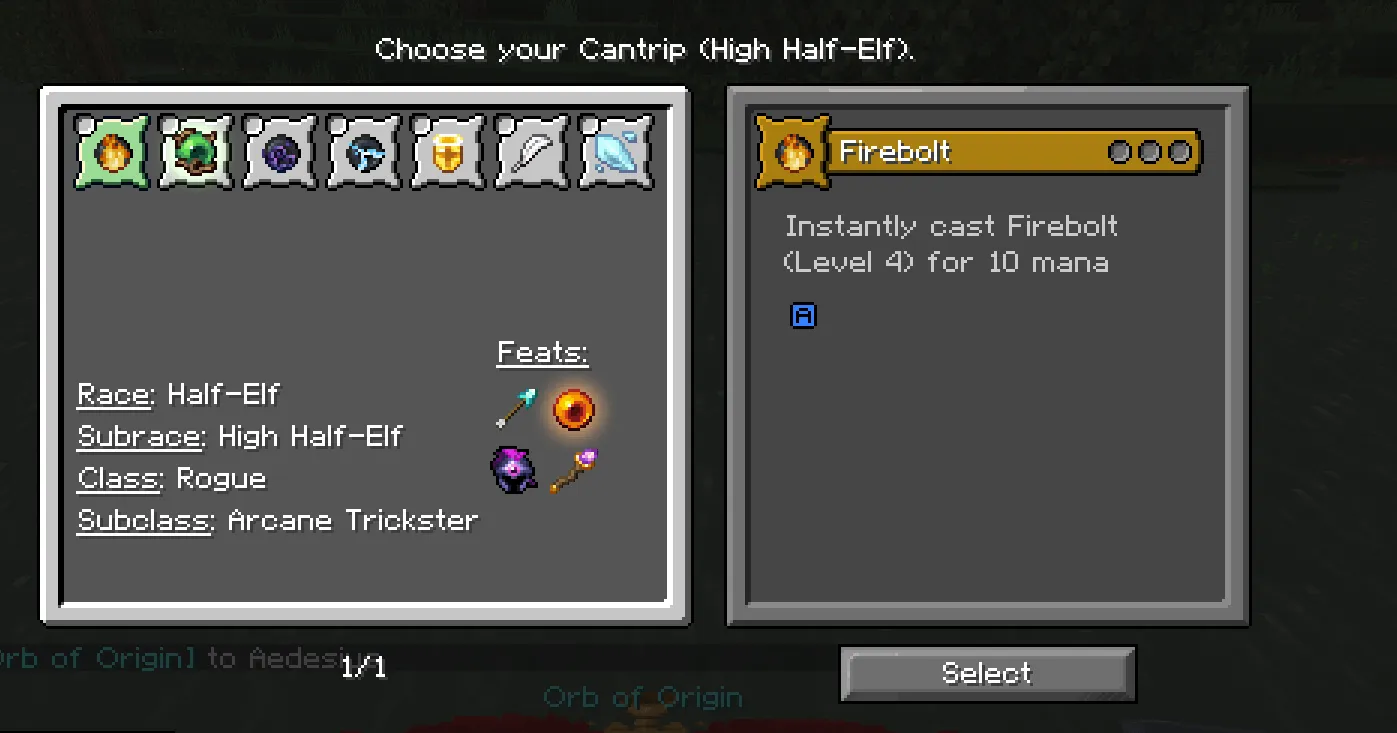
Task: Click the blue keybind icon below the description
Action: [x=804, y=315]
